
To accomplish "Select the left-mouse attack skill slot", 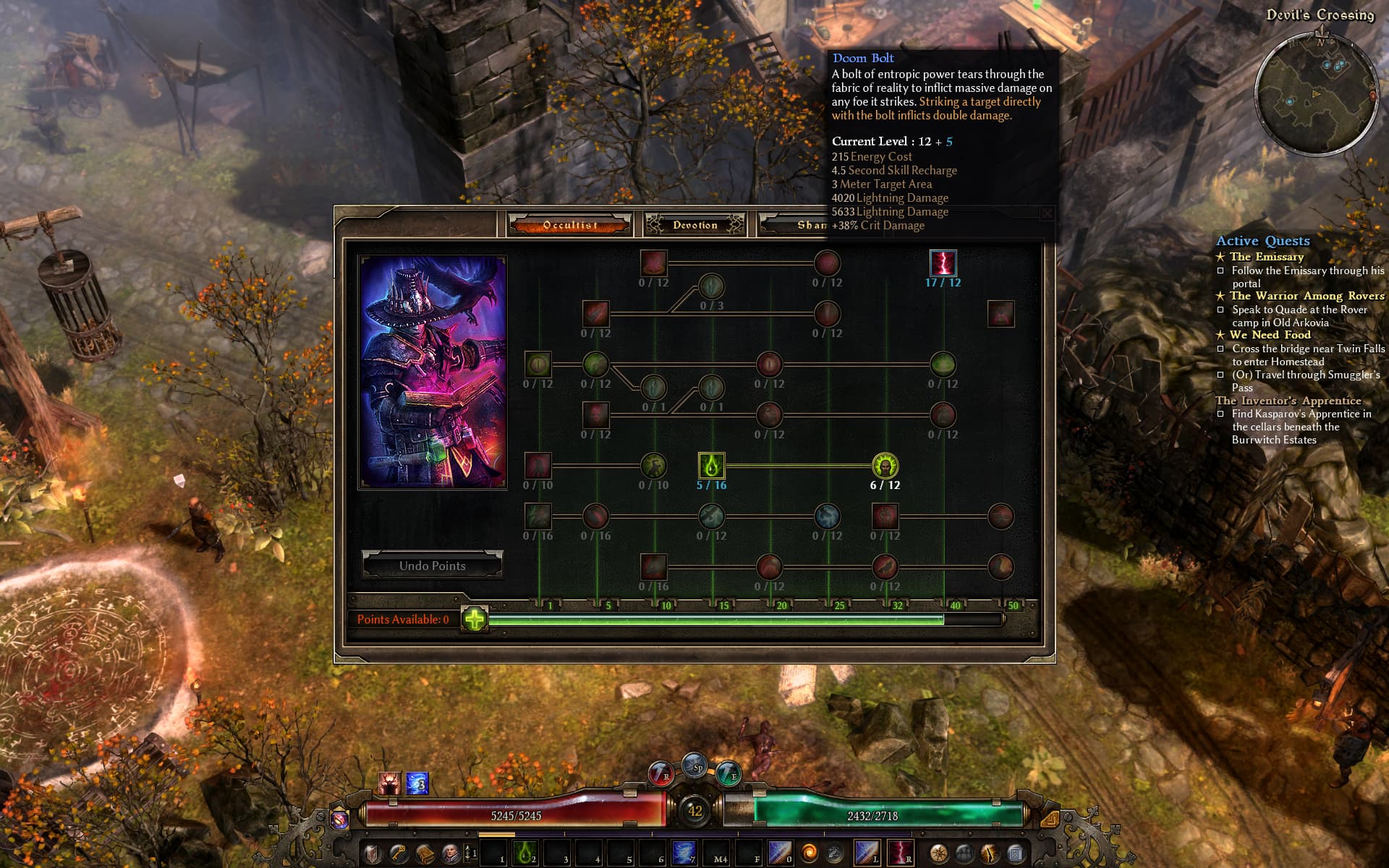I will pyautogui.click(x=867, y=854).
